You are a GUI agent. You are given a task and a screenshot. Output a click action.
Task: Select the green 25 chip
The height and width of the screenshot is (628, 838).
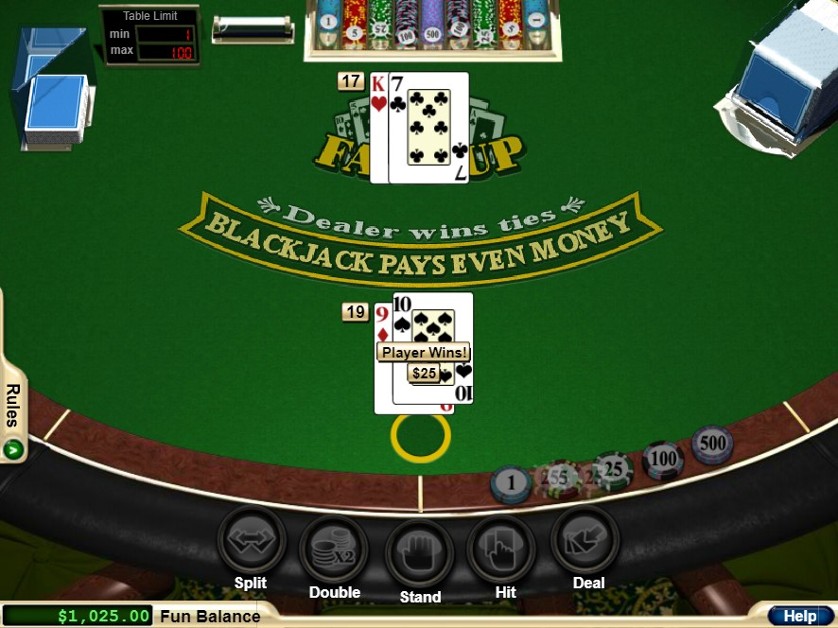coord(613,469)
